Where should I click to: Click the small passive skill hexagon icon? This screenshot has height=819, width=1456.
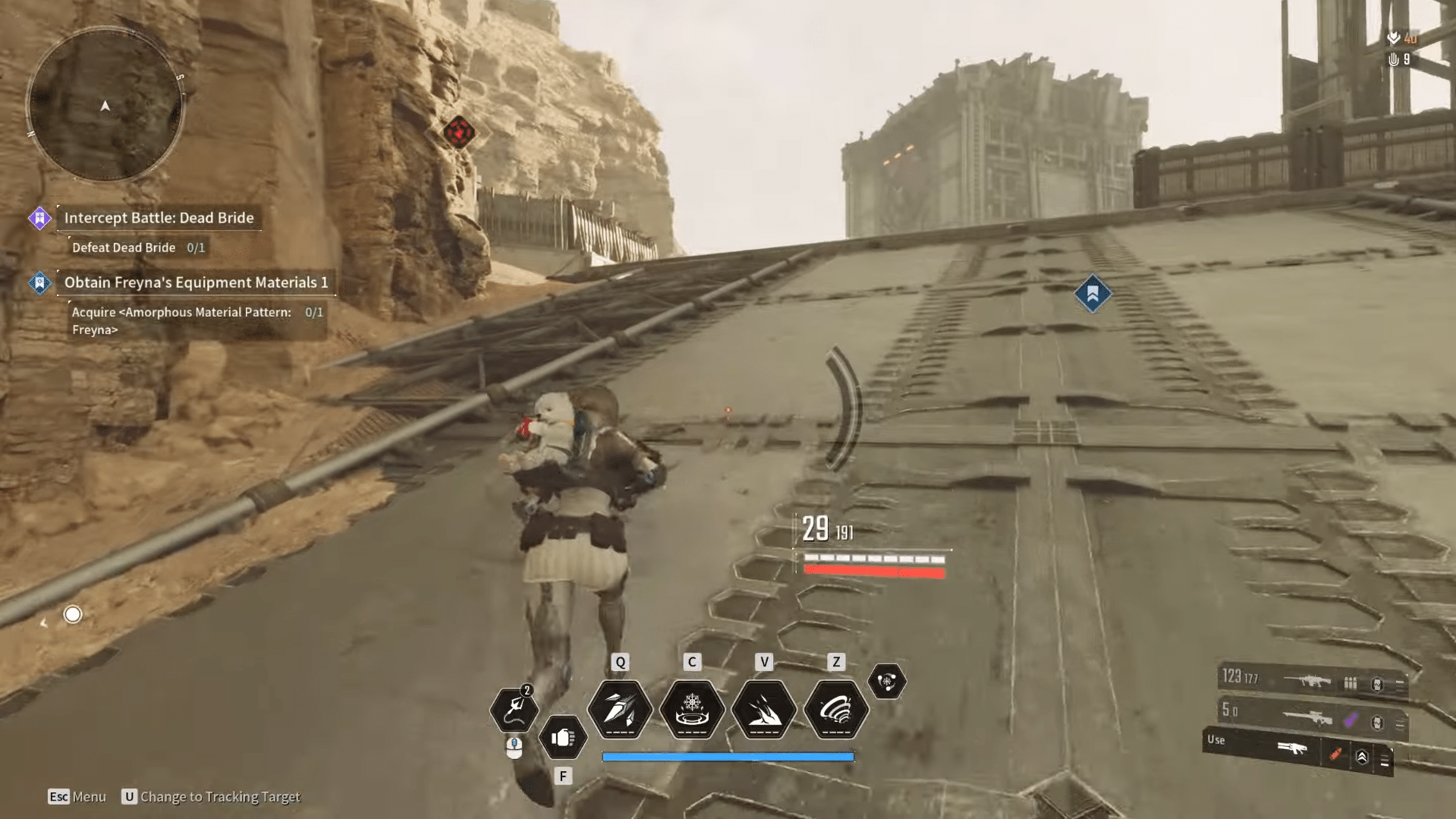click(x=886, y=681)
